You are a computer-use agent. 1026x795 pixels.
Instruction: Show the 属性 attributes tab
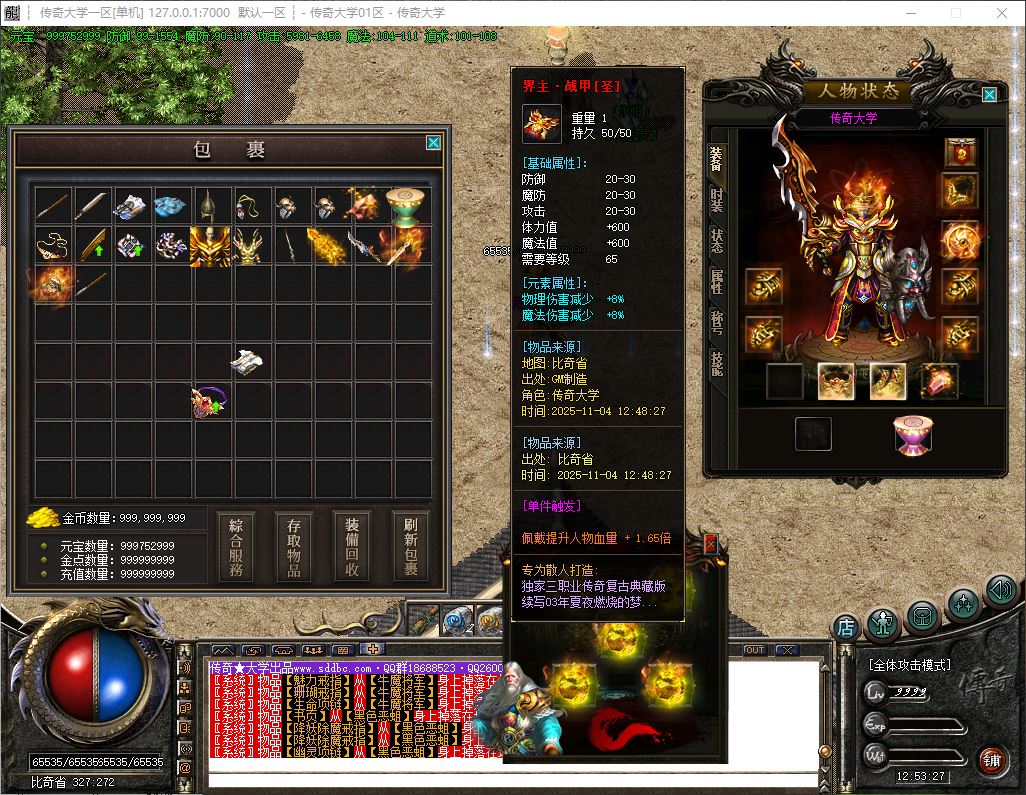point(716,282)
